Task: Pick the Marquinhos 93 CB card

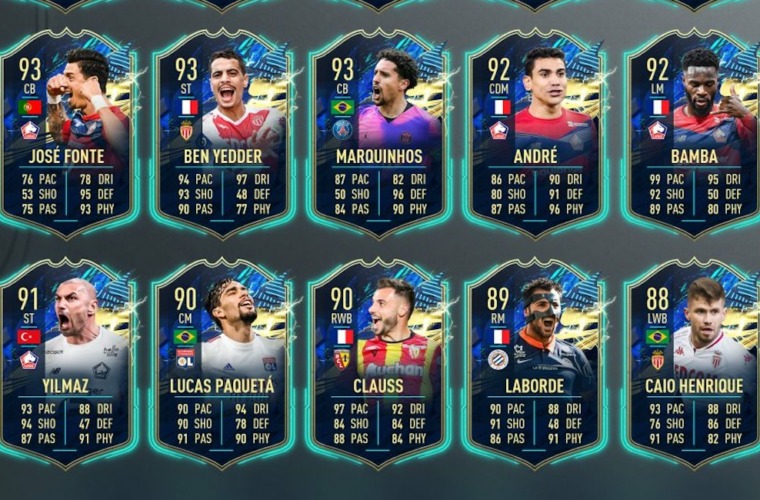Action: point(377,135)
